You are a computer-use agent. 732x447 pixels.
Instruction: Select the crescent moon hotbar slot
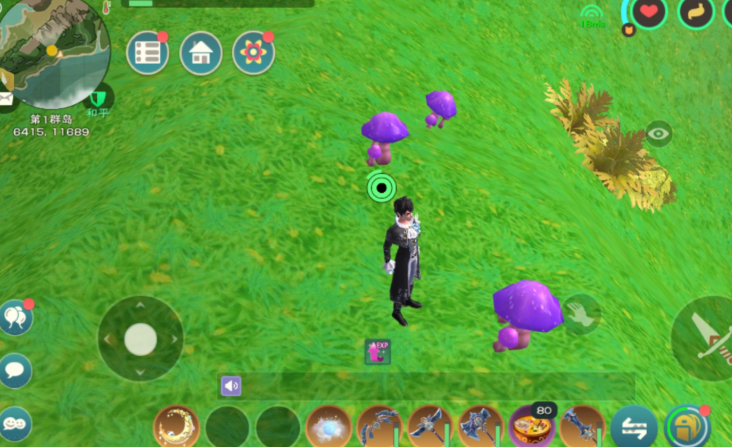(176, 427)
